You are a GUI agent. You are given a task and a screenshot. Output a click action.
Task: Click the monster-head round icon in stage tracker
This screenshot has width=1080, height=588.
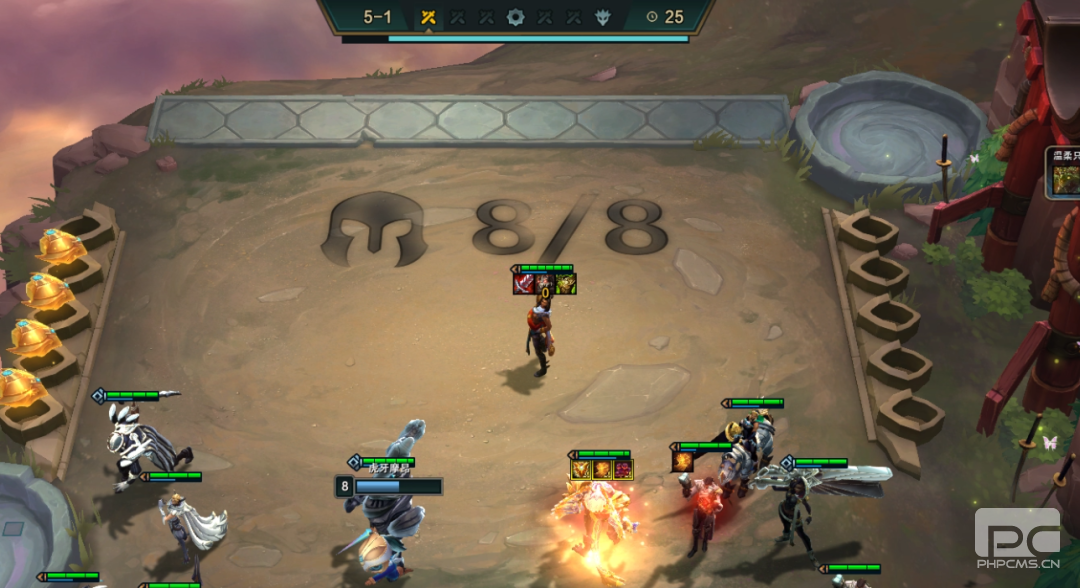602,17
